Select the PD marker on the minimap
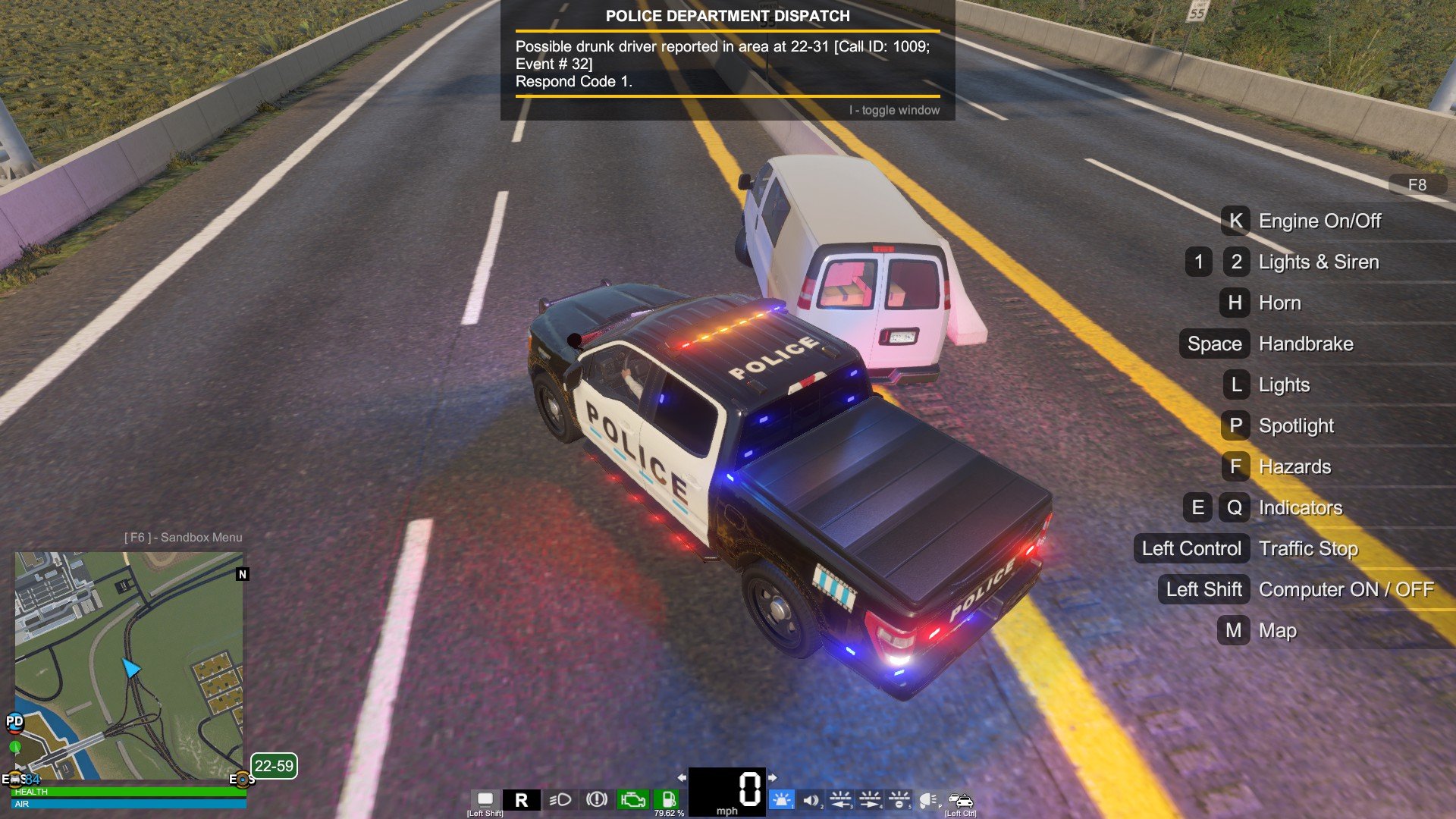The width and height of the screenshot is (1456, 819). pyautogui.click(x=14, y=721)
